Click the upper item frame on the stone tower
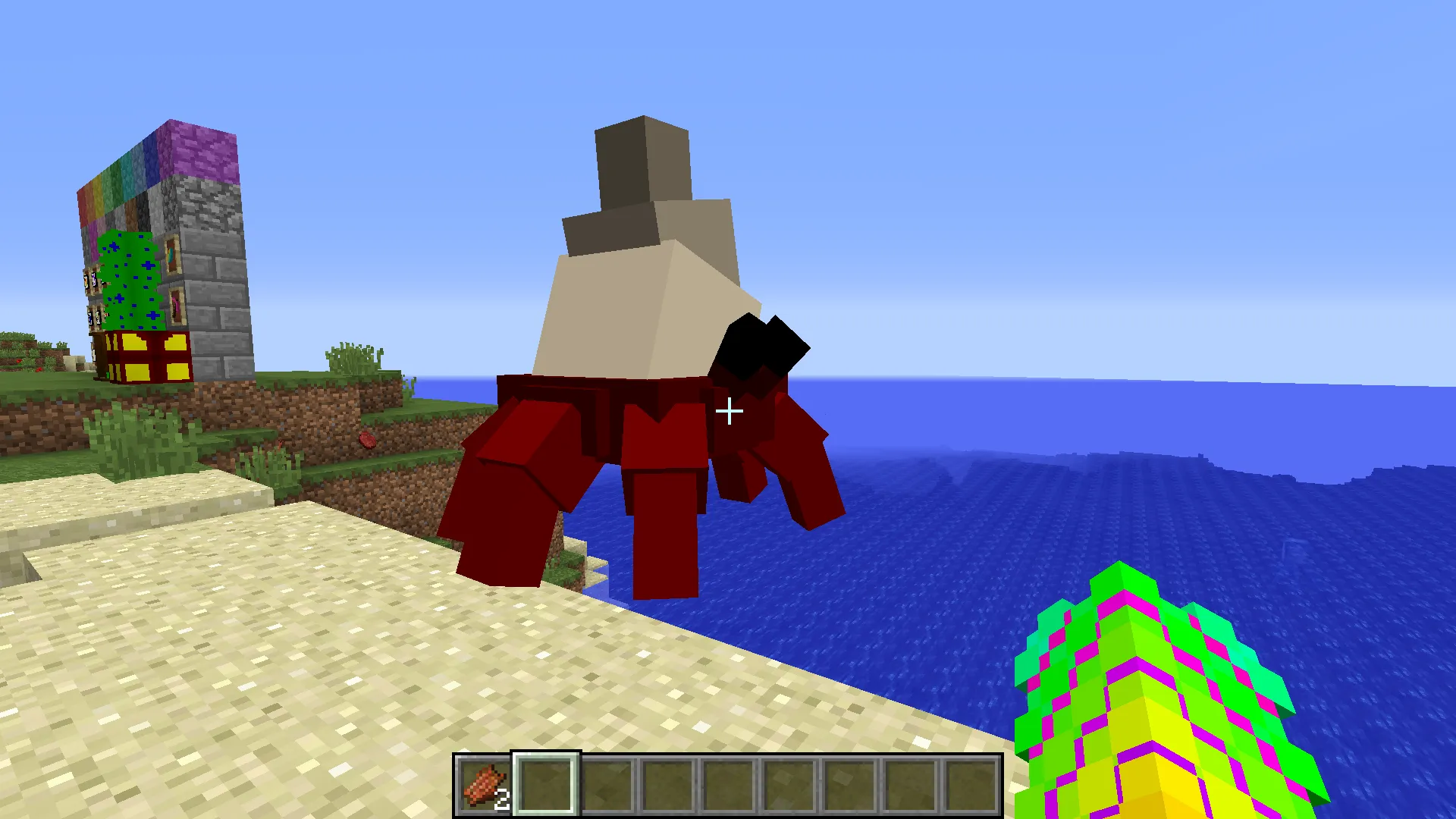This screenshot has height=819, width=1456. 172,256
